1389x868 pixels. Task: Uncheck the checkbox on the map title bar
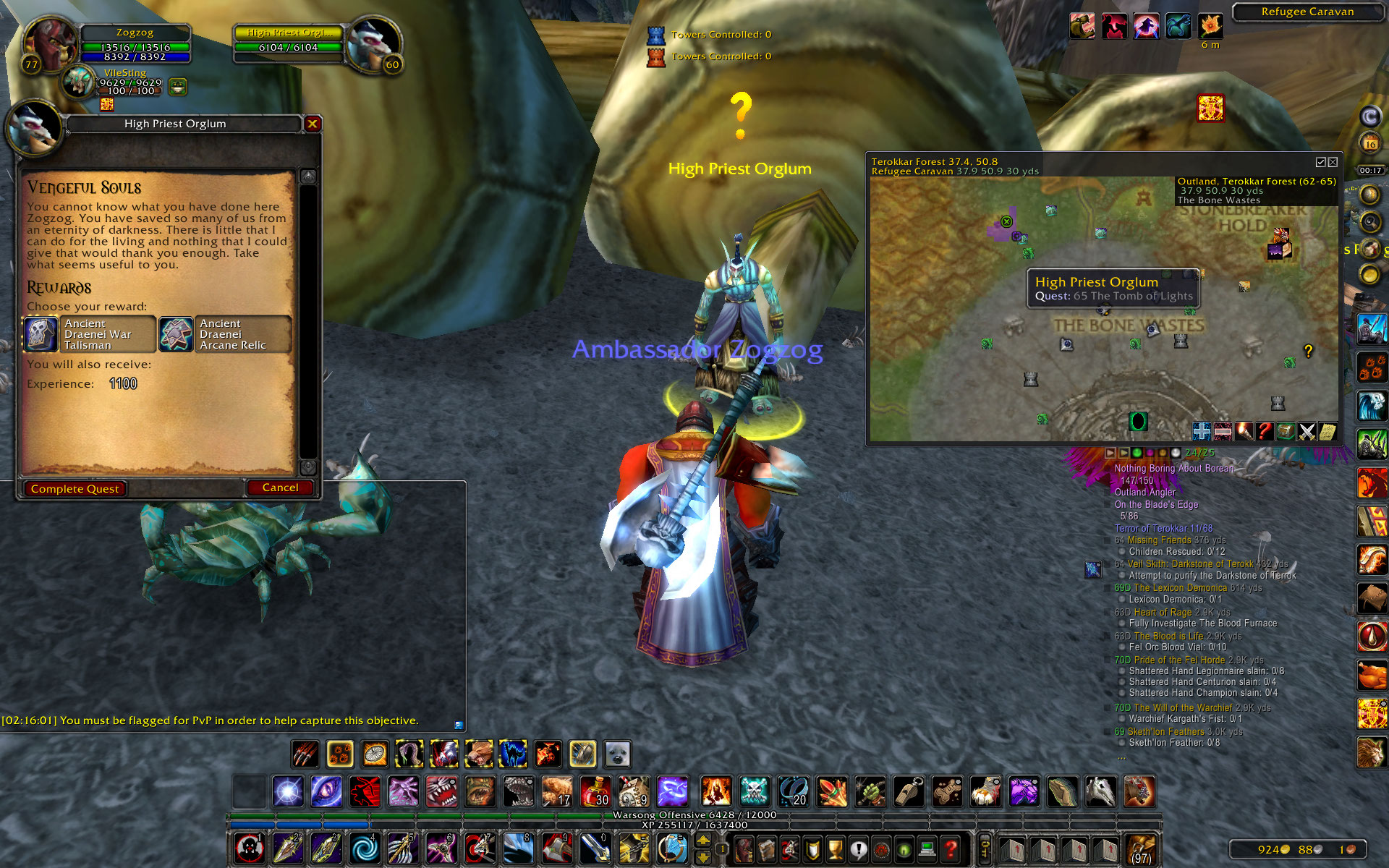[1322, 162]
